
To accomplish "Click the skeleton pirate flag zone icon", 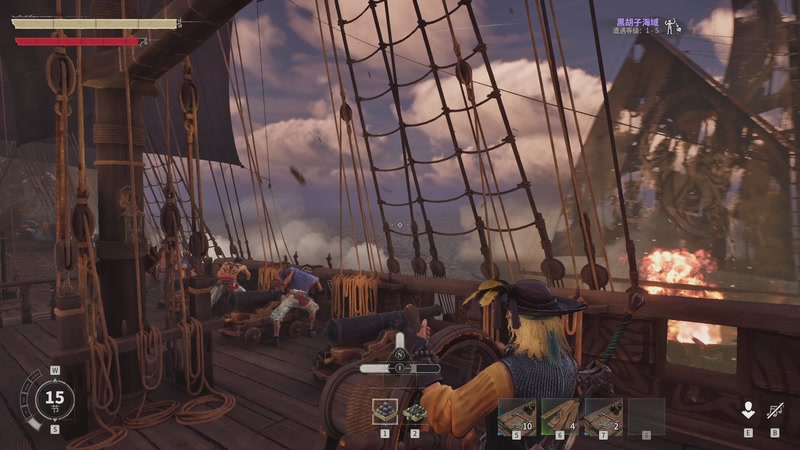I will [x=674, y=25].
